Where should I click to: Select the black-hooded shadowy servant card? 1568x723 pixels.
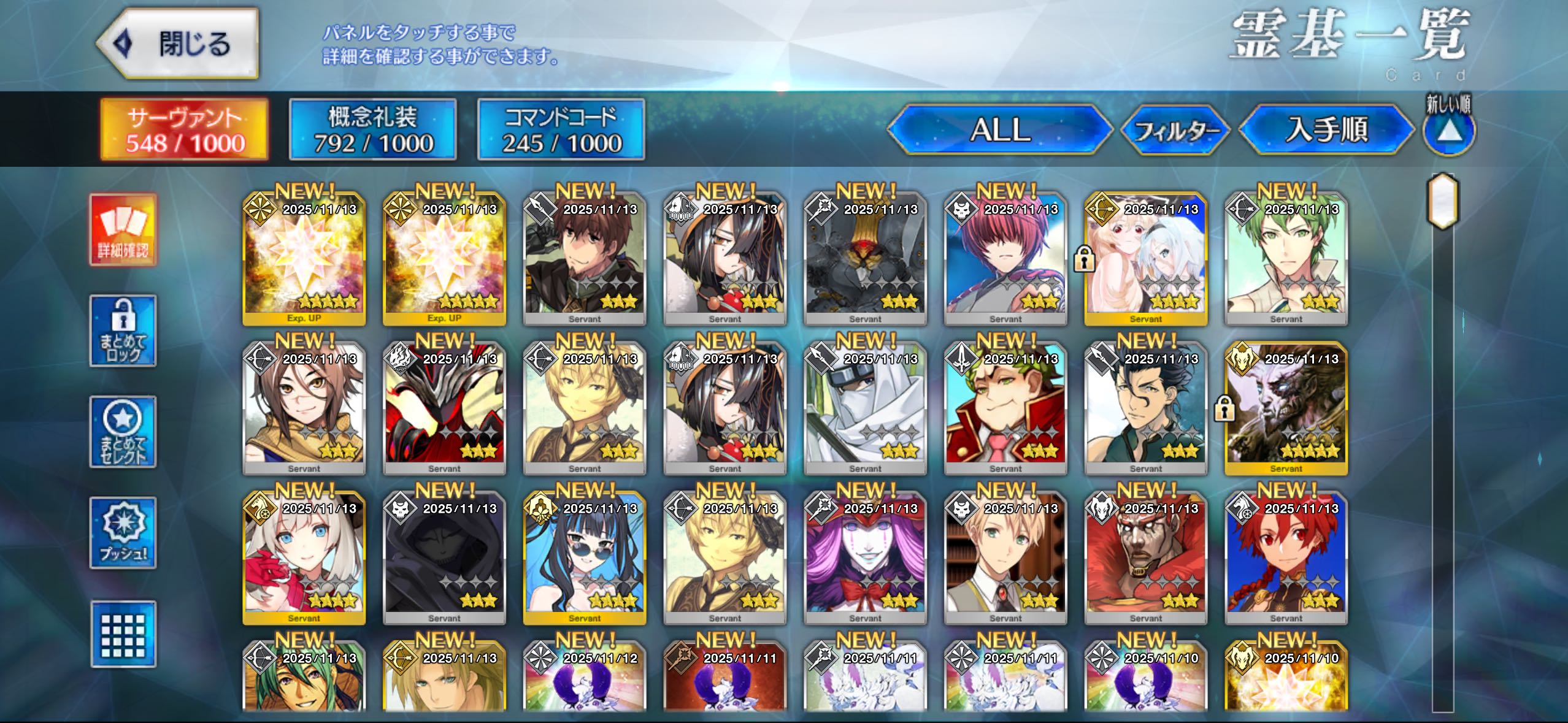(x=444, y=557)
